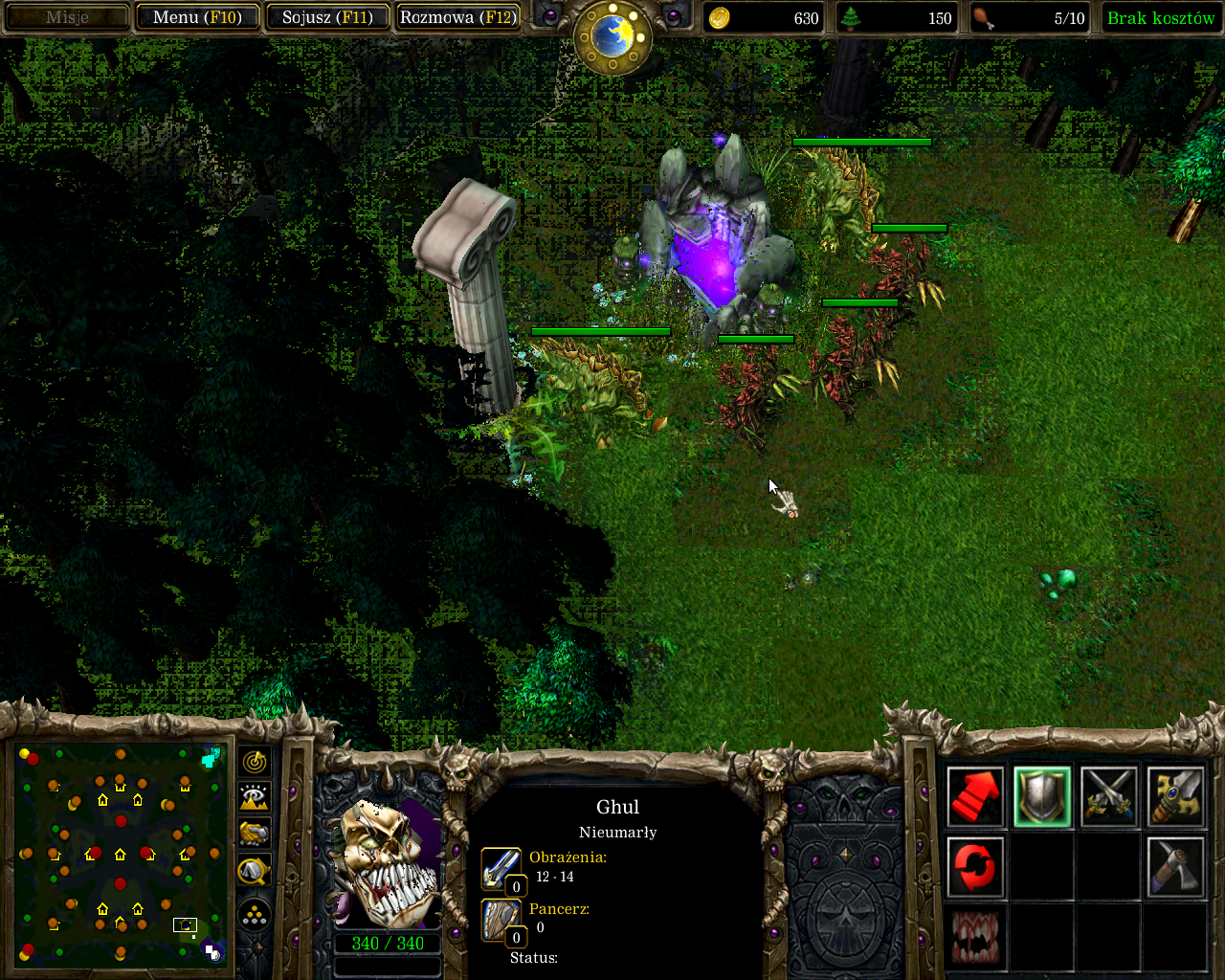This screenshot has height=980, width=1225.
Task: Open the Menu (F10) button
Action: click(197, 17)
